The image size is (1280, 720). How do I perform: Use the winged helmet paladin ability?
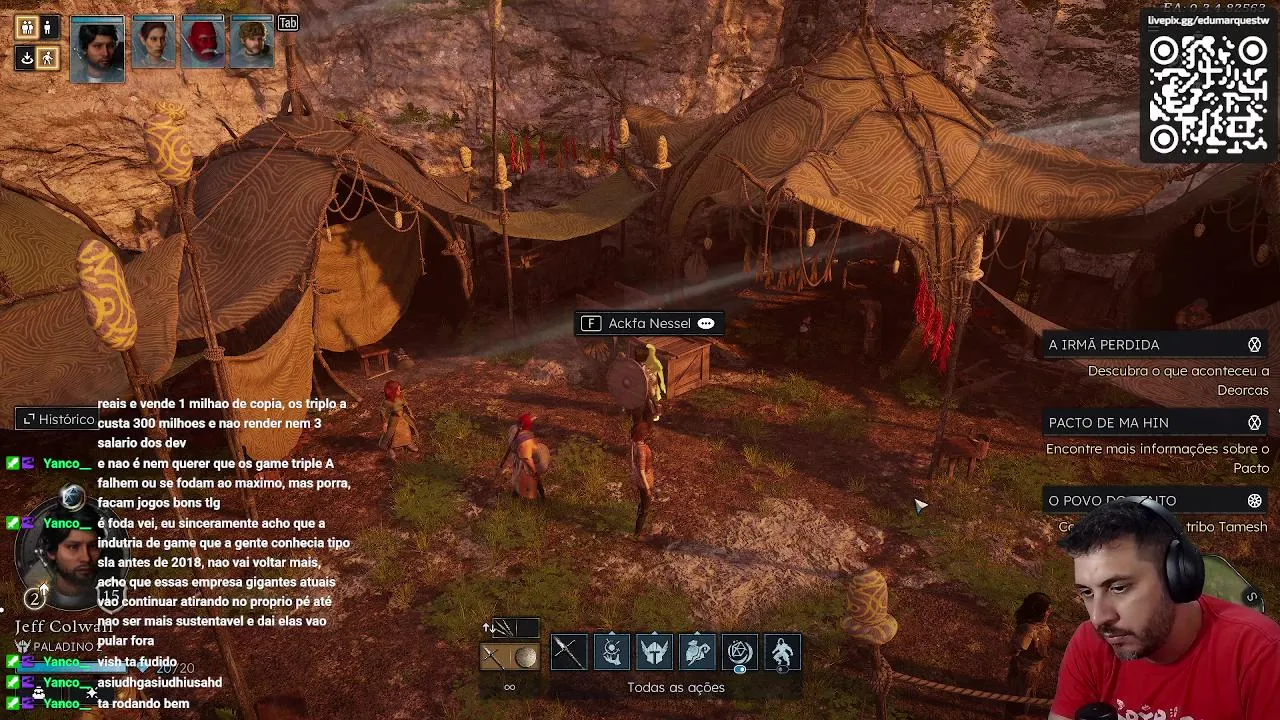pyautogui.click(x=655, y=653)
